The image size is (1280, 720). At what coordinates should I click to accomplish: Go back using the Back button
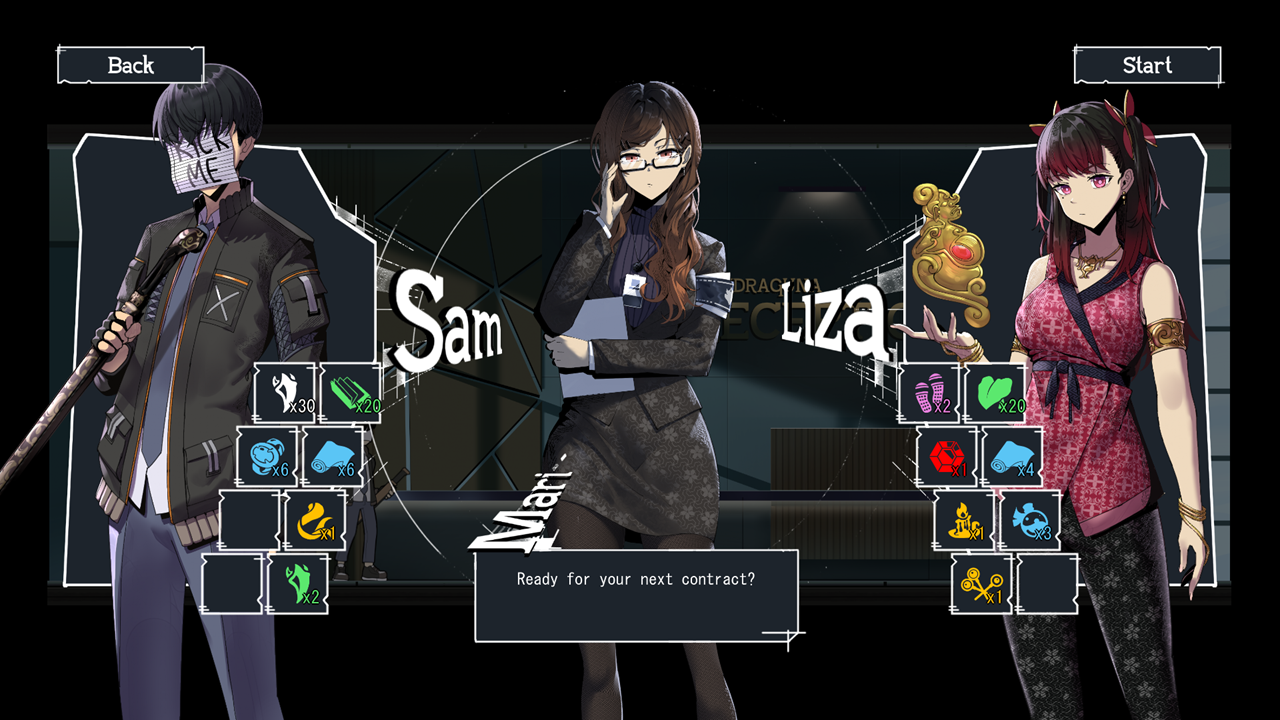point(131,66)
